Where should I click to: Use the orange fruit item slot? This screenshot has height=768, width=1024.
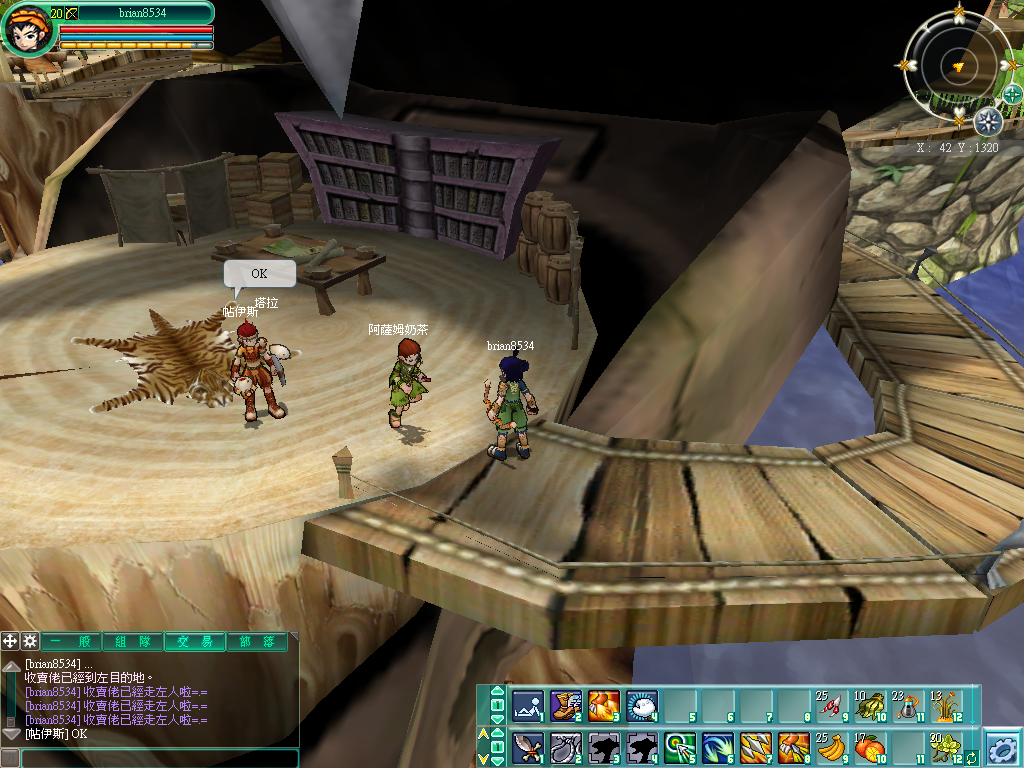[869, 747]
